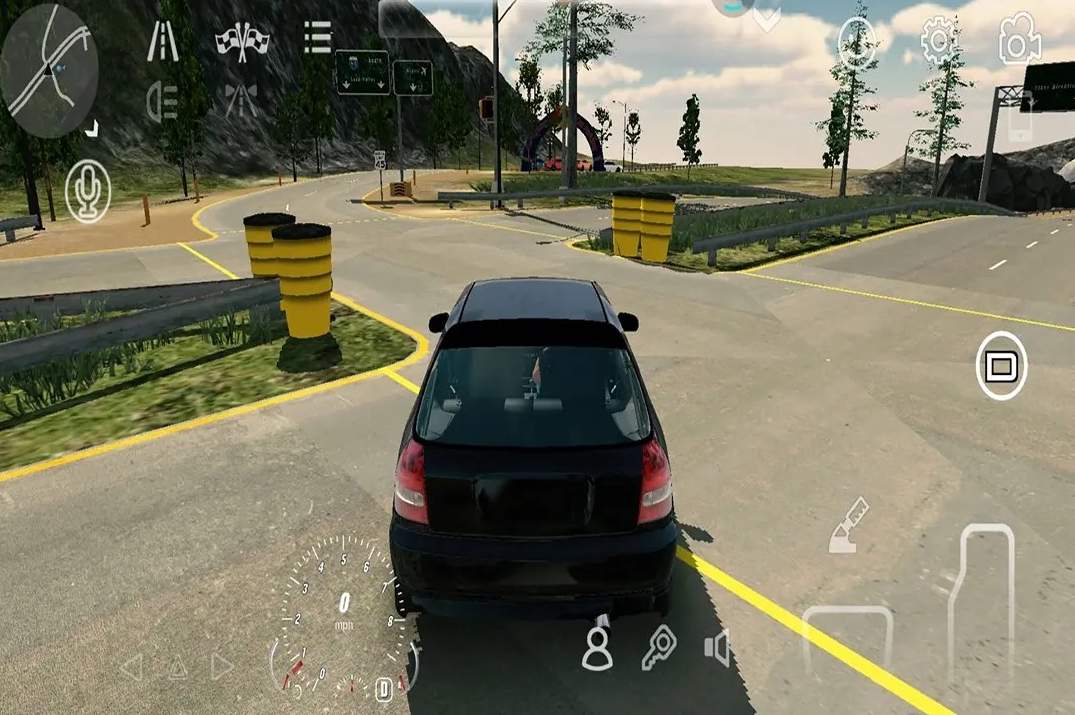Image resolution: width=1075 pixels, height=715 pixels.
Task: Honk the horn speaker icon
Action: [717, 648]
